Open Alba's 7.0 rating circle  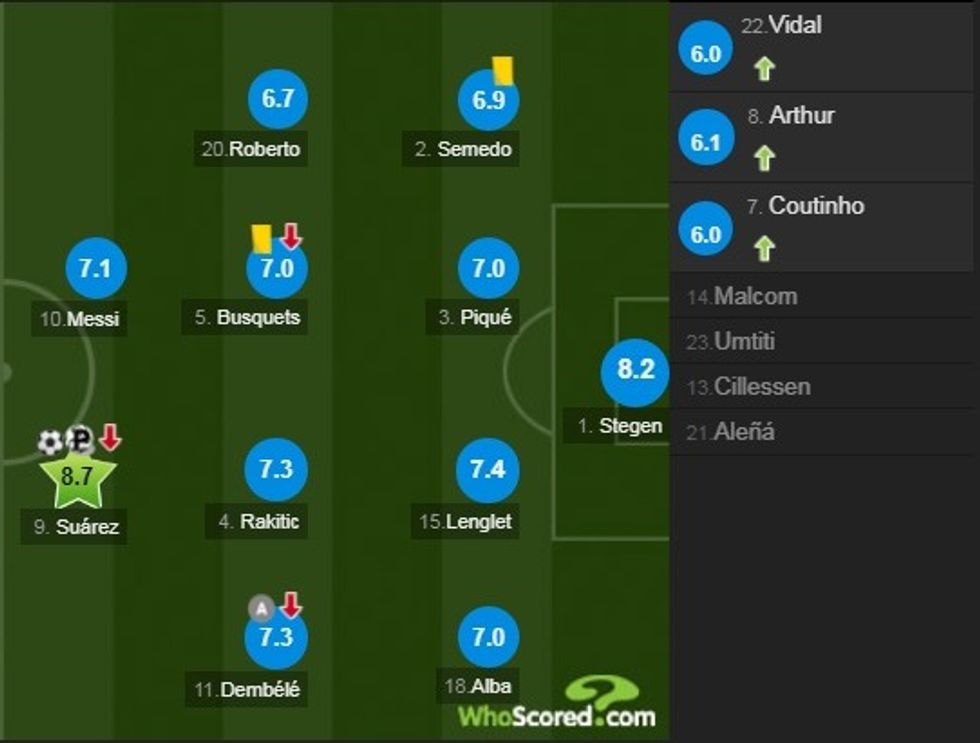(487, 638)
